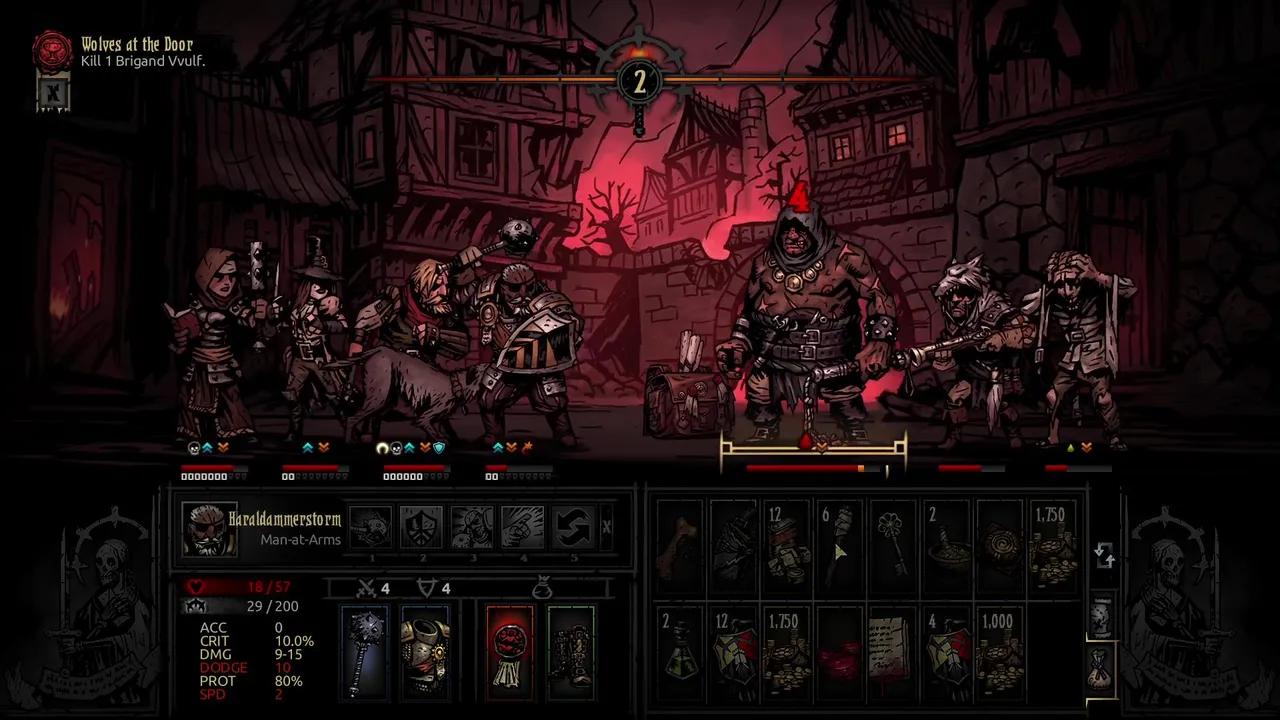Inspect the equipped plate armor
Screen dimensions: 1280x720
424,651
